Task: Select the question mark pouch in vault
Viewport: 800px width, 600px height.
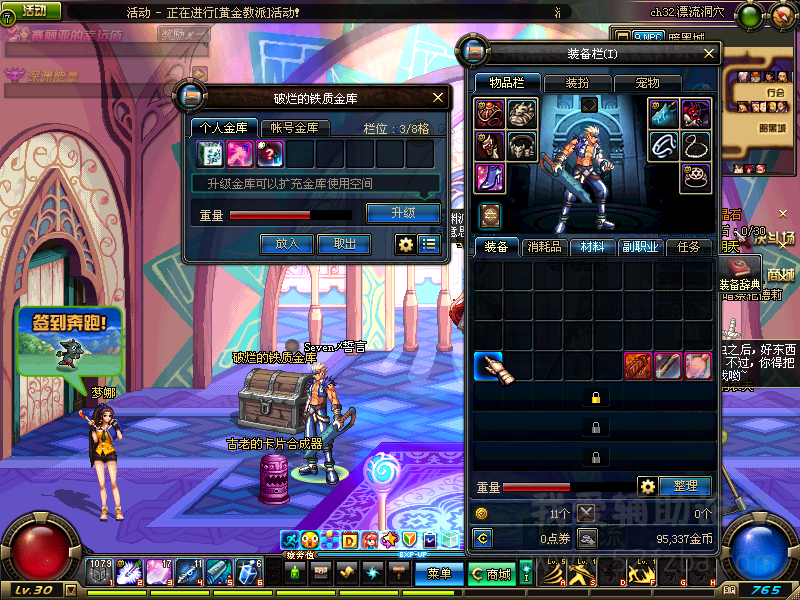Action: pyautogui.click(x=270, y=153)
